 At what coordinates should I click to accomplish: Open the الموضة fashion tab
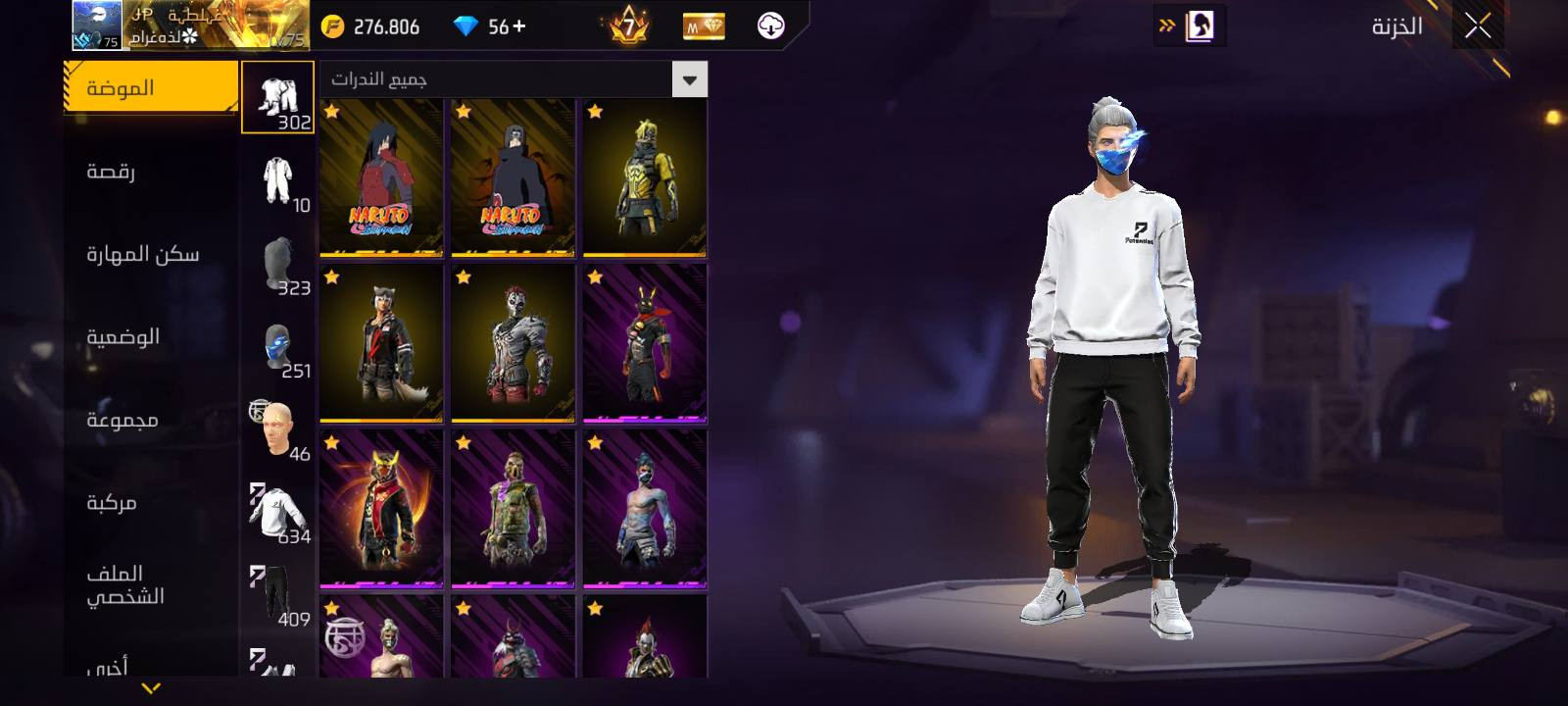pyautogui.click(x=151, y=88)
